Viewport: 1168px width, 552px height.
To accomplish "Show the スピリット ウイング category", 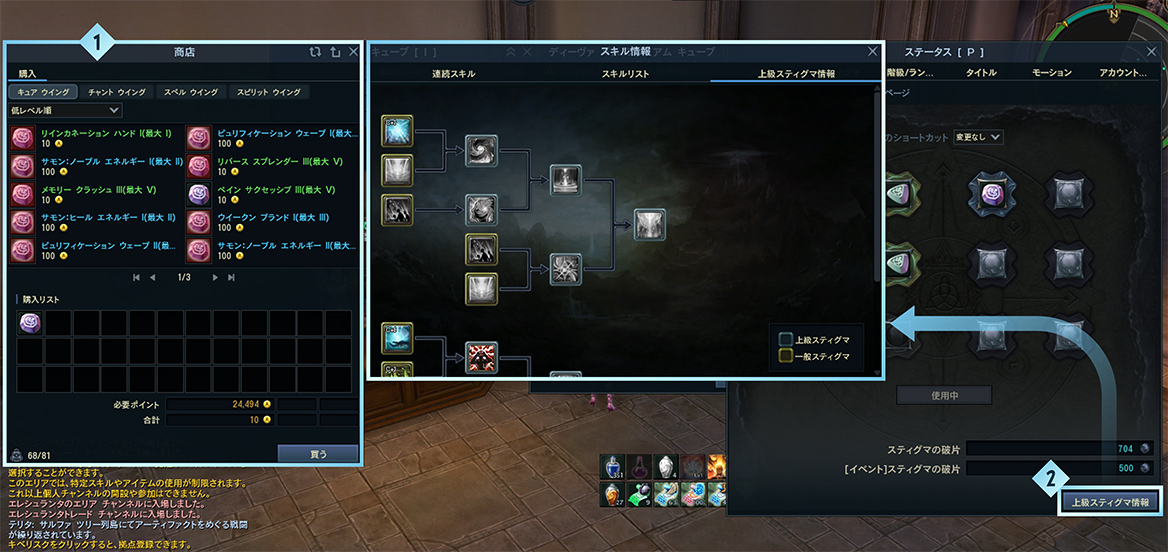I will click(x=267, y=92).
